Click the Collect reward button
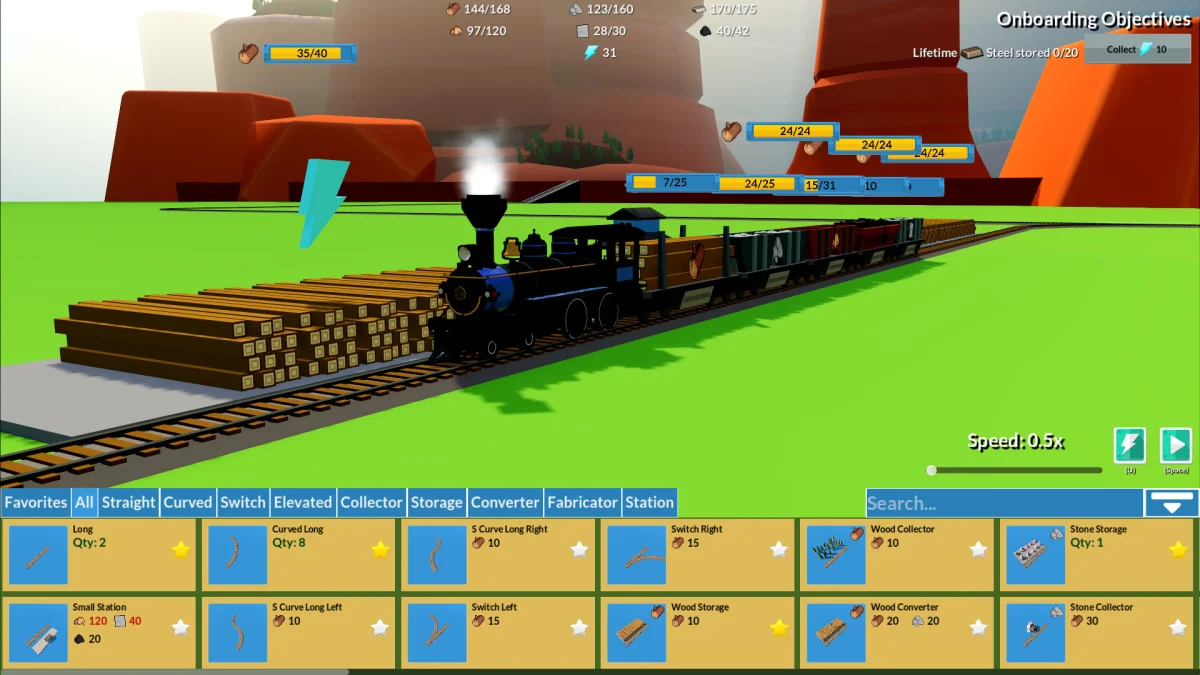 coord(1137,49)
